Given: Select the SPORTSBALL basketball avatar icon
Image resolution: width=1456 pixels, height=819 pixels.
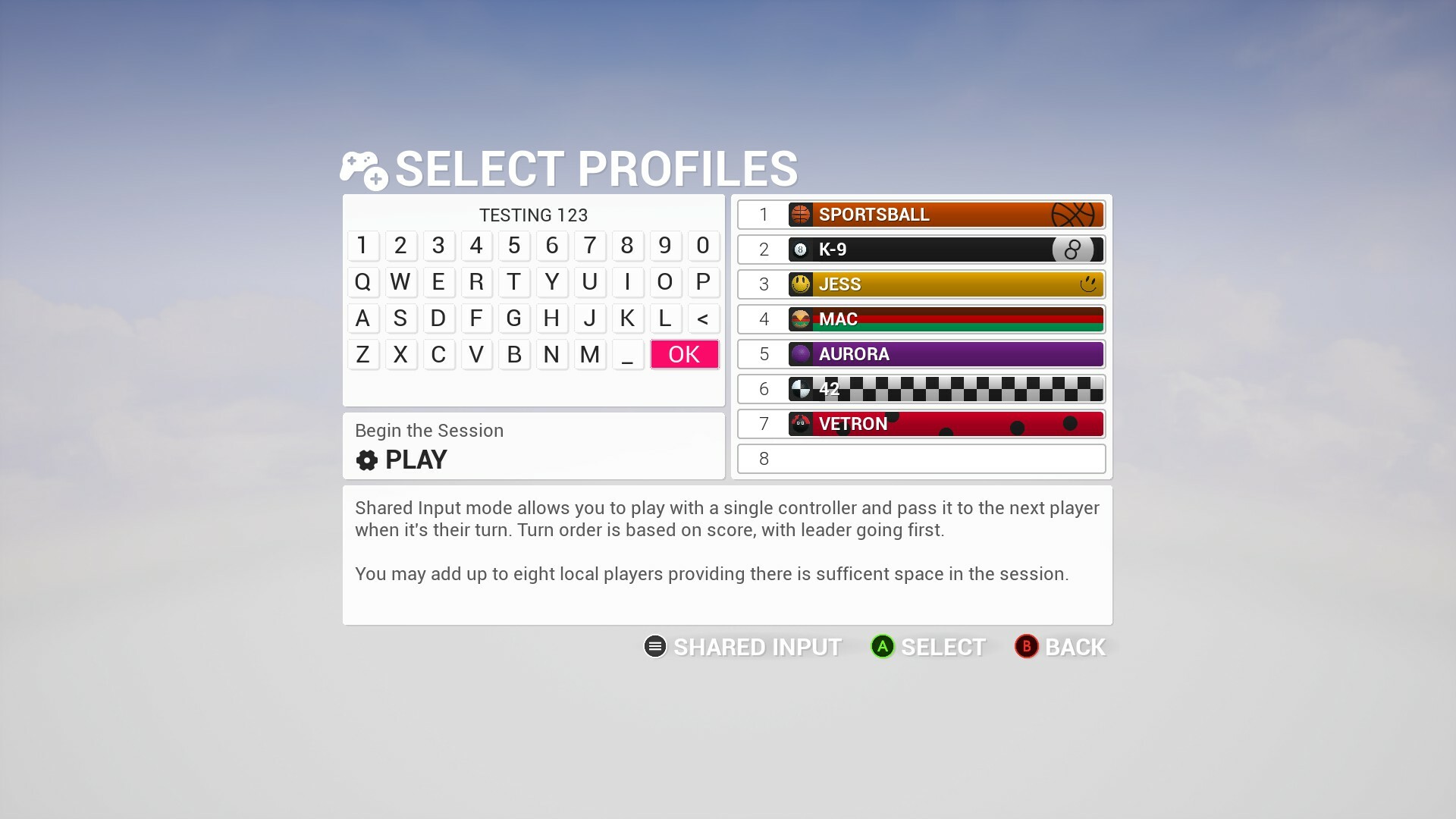Looking at the screenshot, I should 800,215.
